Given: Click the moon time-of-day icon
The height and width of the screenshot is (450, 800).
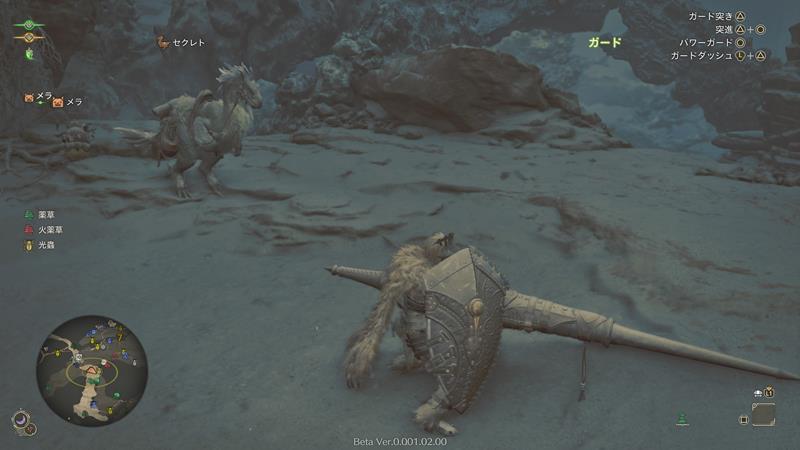Looking at the screenshot, I should point(21,421).
